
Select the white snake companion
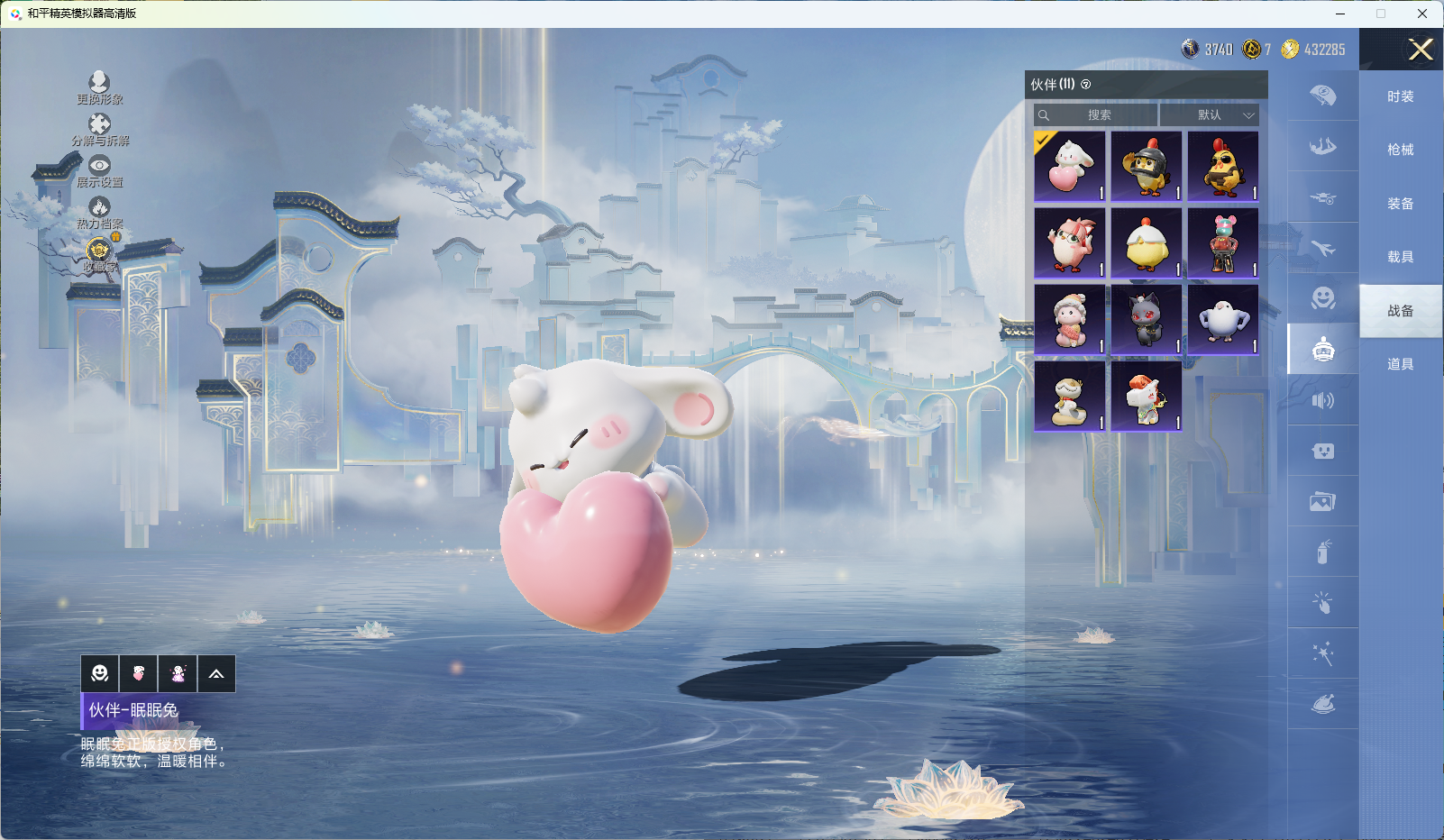[x=1069, y=396]
